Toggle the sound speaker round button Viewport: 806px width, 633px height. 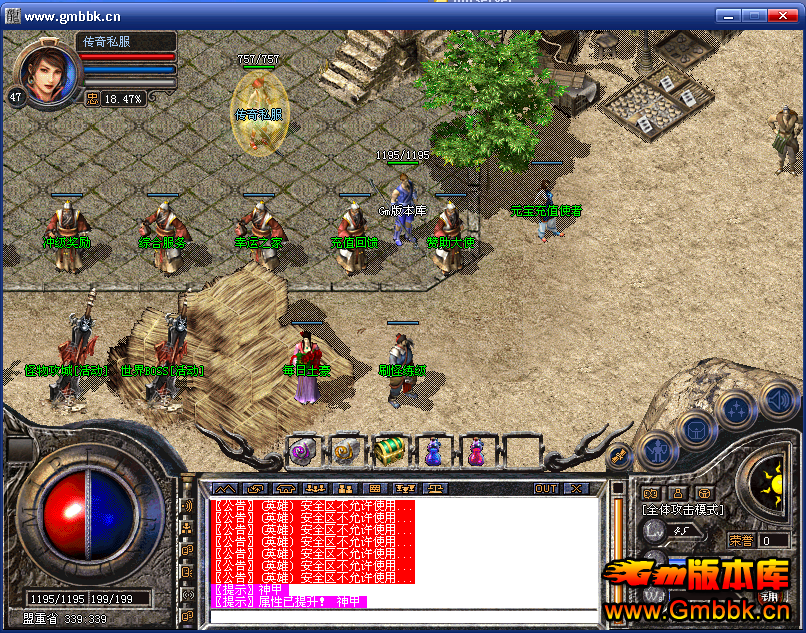tap(777, 401)
